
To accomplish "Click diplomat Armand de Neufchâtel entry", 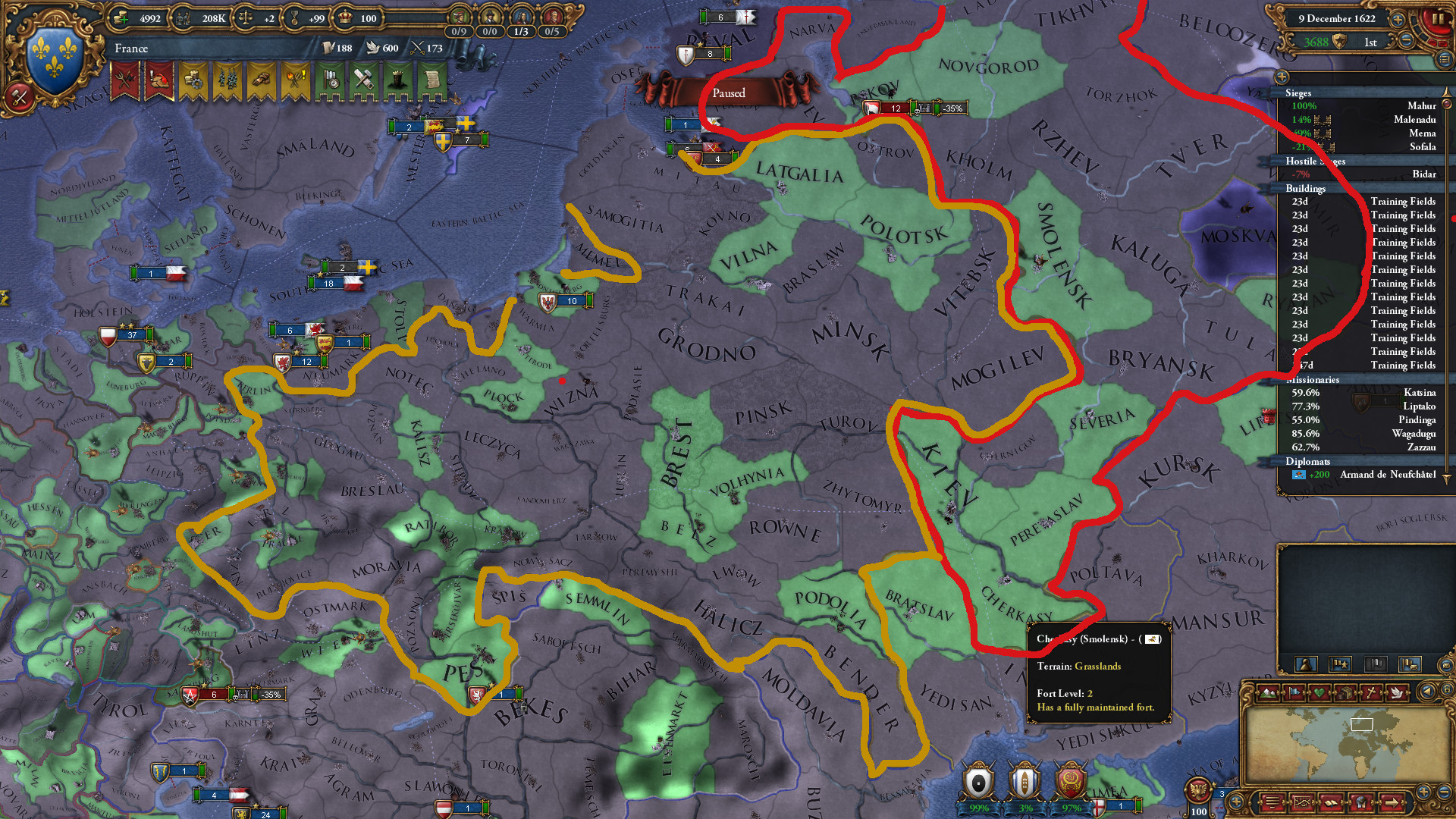I will click(1388, 475).
